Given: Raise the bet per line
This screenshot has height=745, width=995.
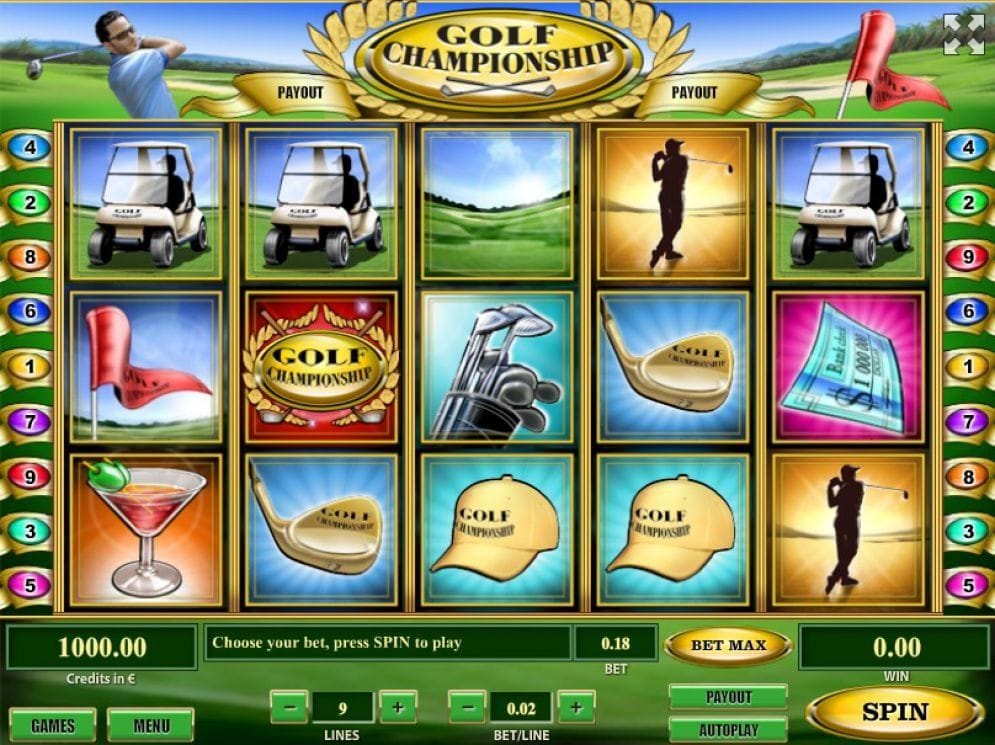Looking at the screenshot, I should click(575, 708).
